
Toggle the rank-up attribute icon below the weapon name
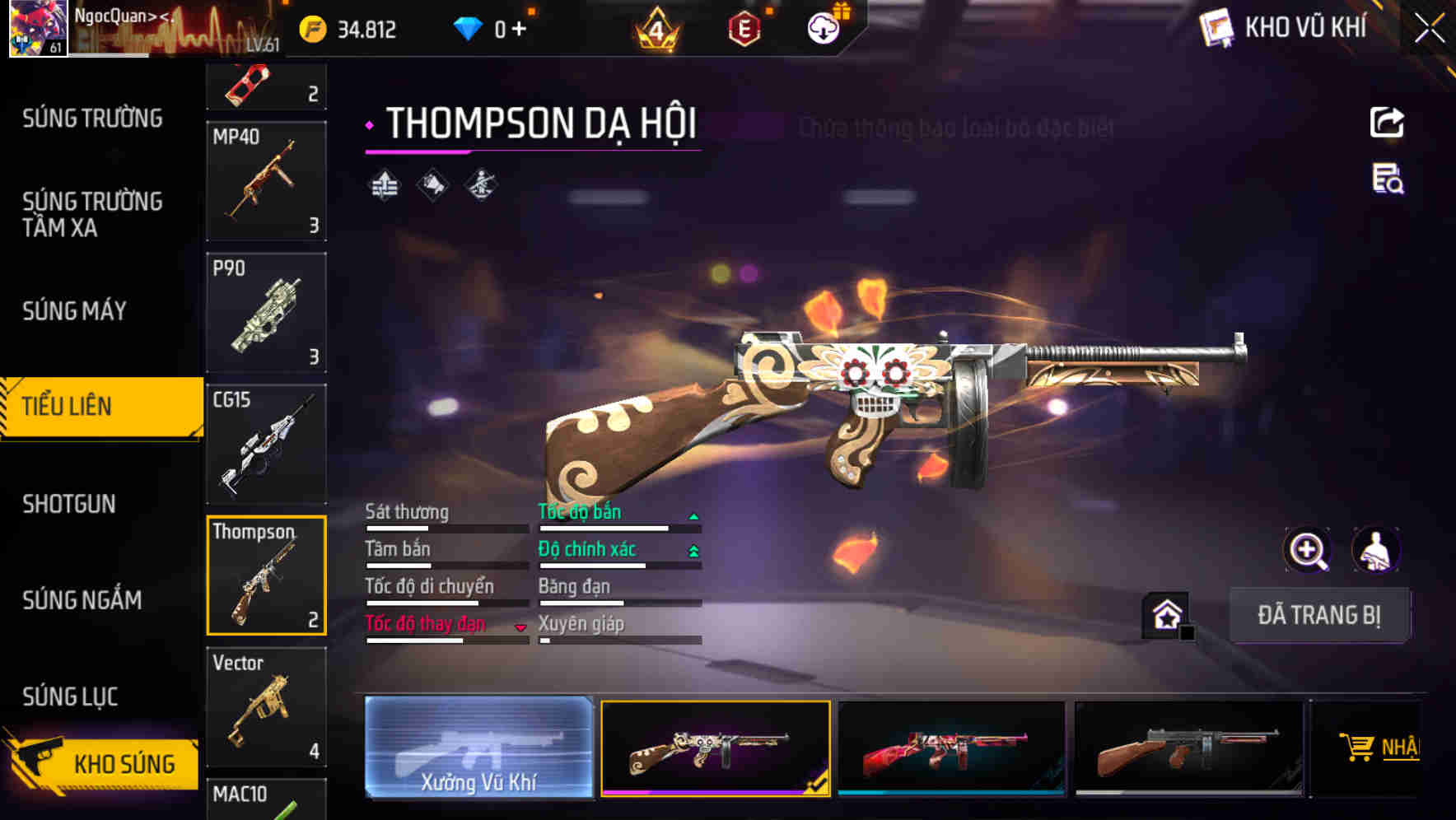tap(384, 184)
